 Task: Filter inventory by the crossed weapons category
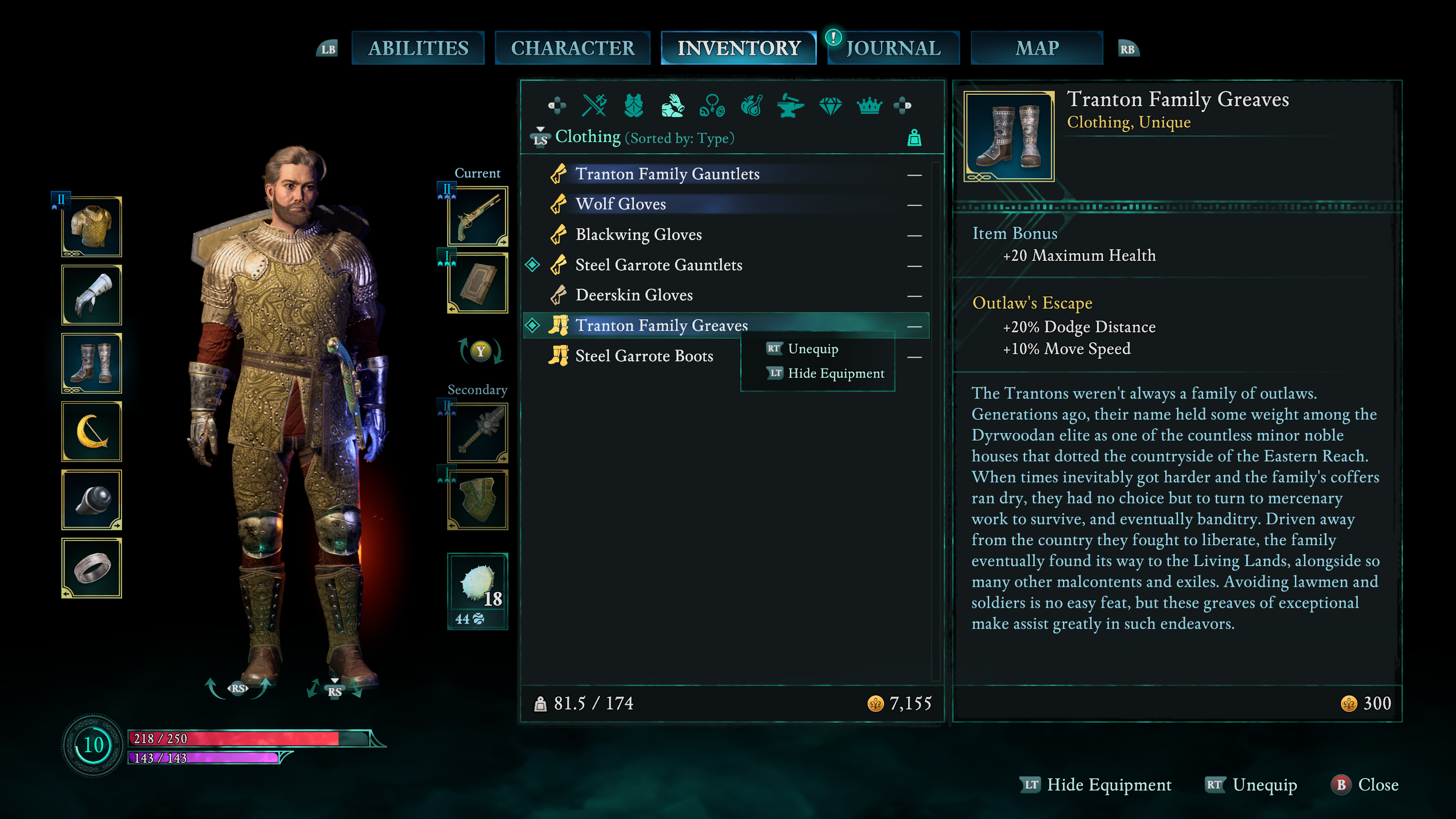594,105
